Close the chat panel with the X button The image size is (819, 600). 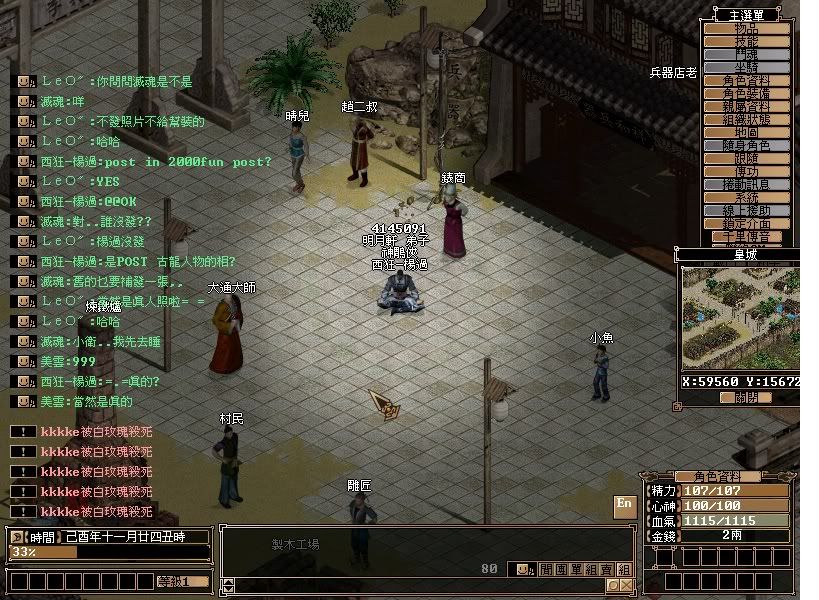click(626, 585)
